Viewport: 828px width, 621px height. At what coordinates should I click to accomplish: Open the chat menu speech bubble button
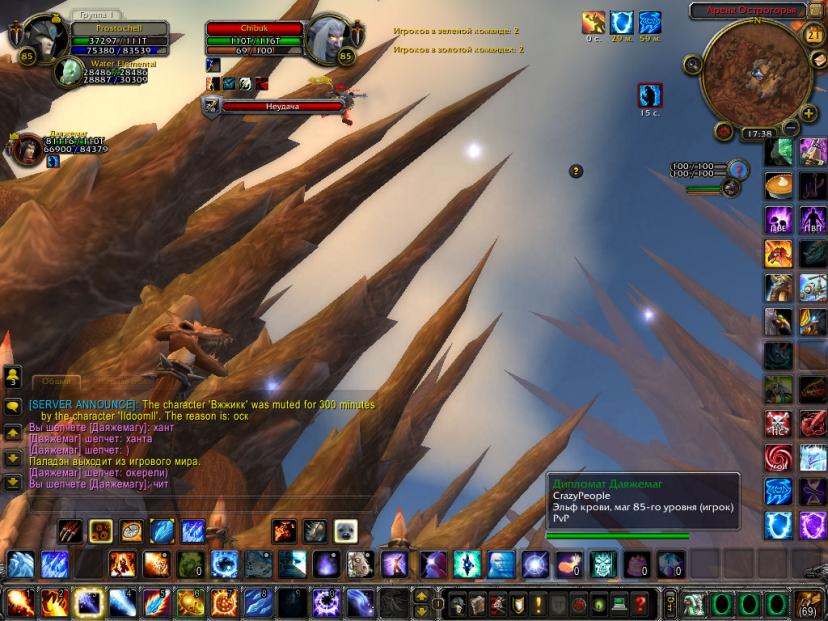(x=13, y=407)
